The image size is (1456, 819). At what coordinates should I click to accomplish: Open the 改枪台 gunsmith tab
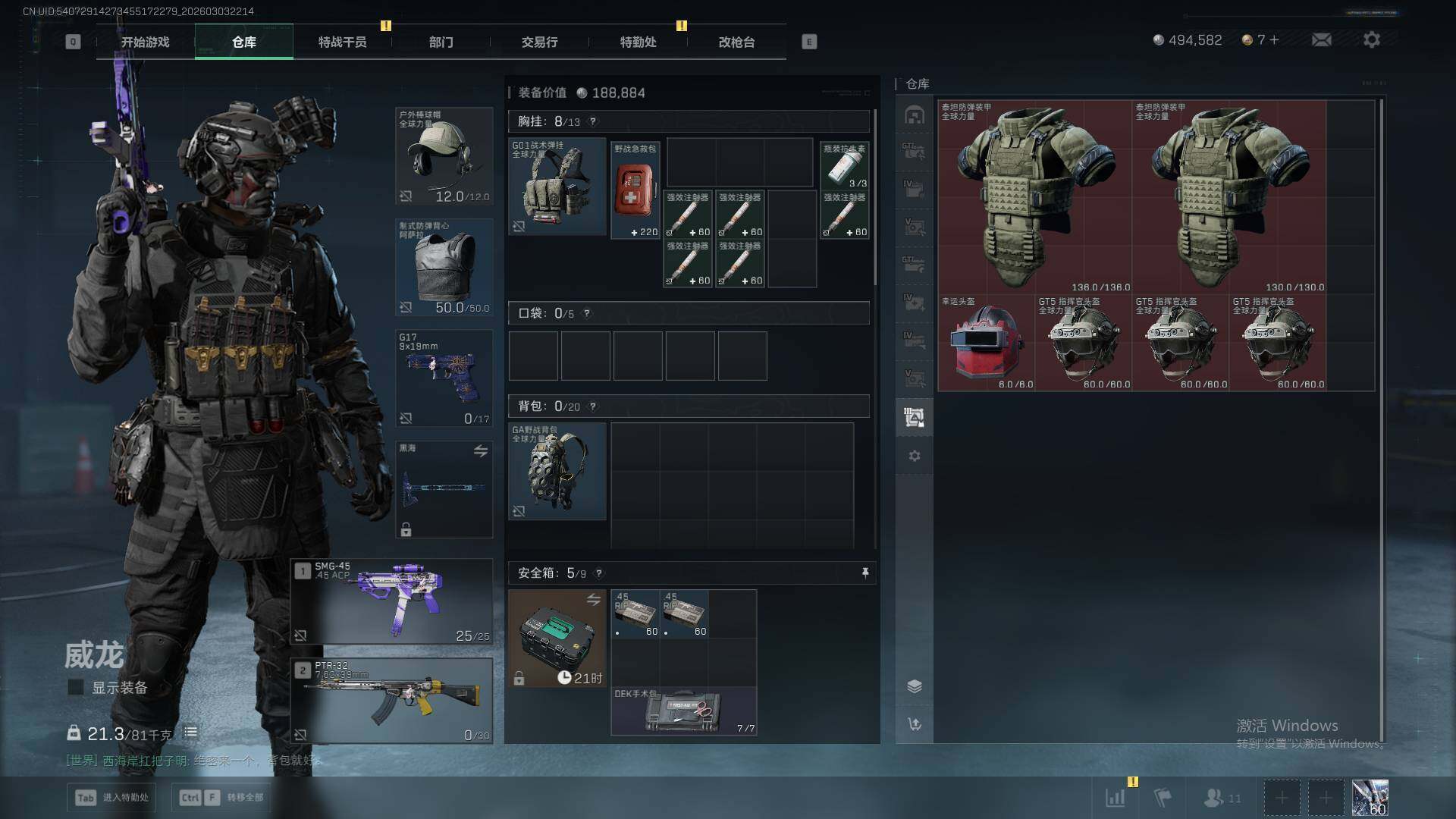pos(736,42)
